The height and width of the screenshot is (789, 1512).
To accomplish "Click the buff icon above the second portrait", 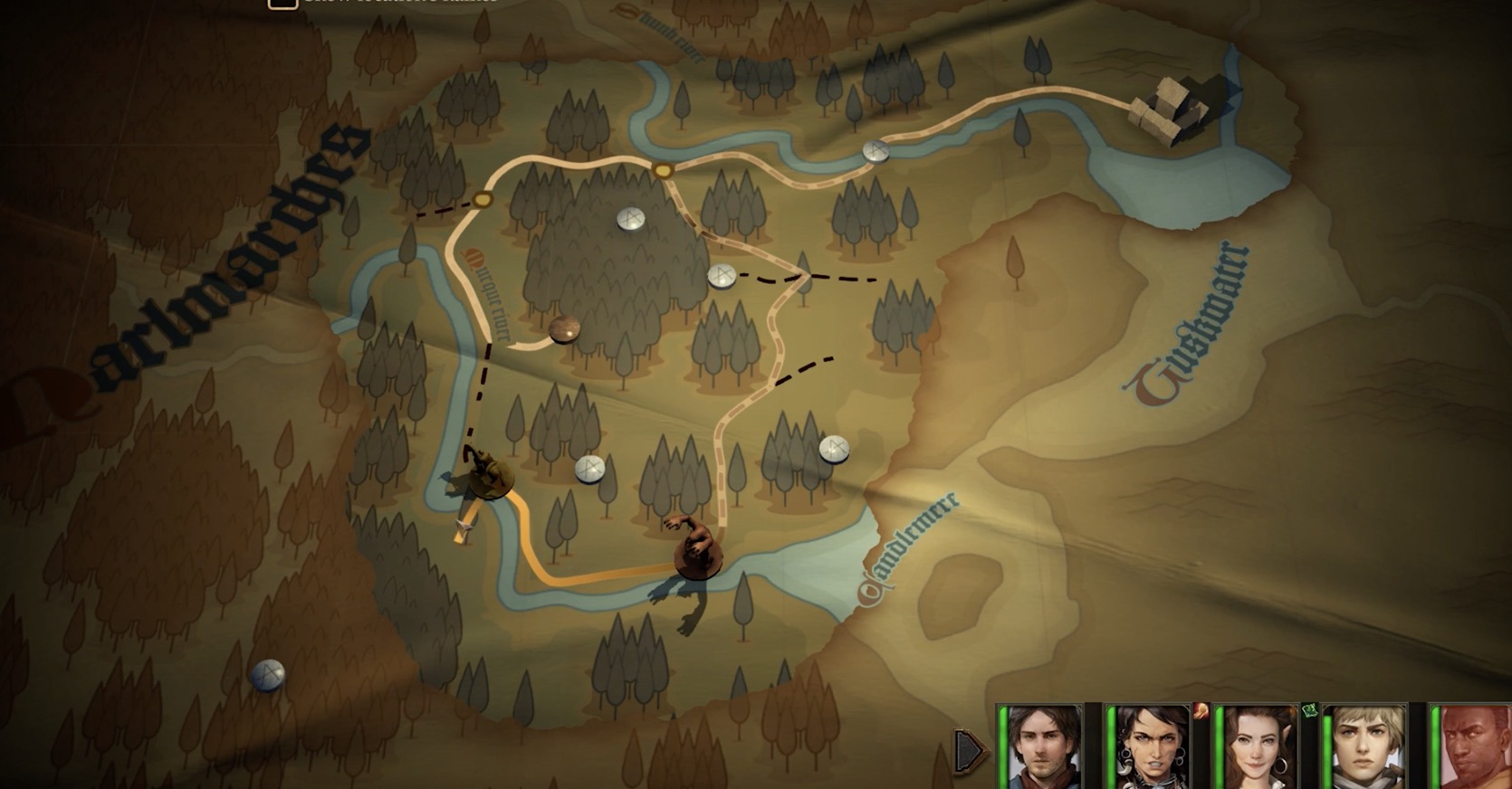I will point(1200,710).
